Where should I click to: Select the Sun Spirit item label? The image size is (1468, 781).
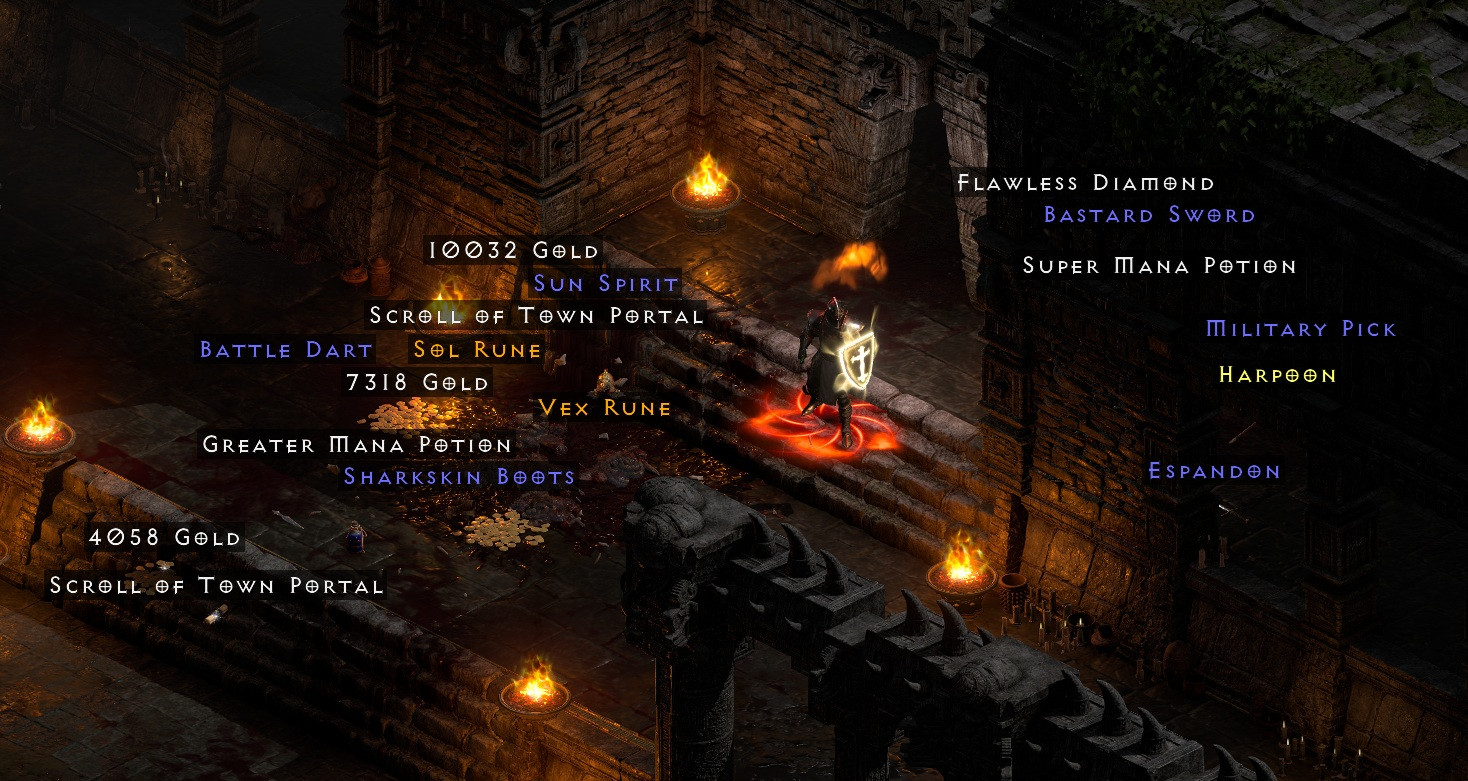click(x=606, y=283)
